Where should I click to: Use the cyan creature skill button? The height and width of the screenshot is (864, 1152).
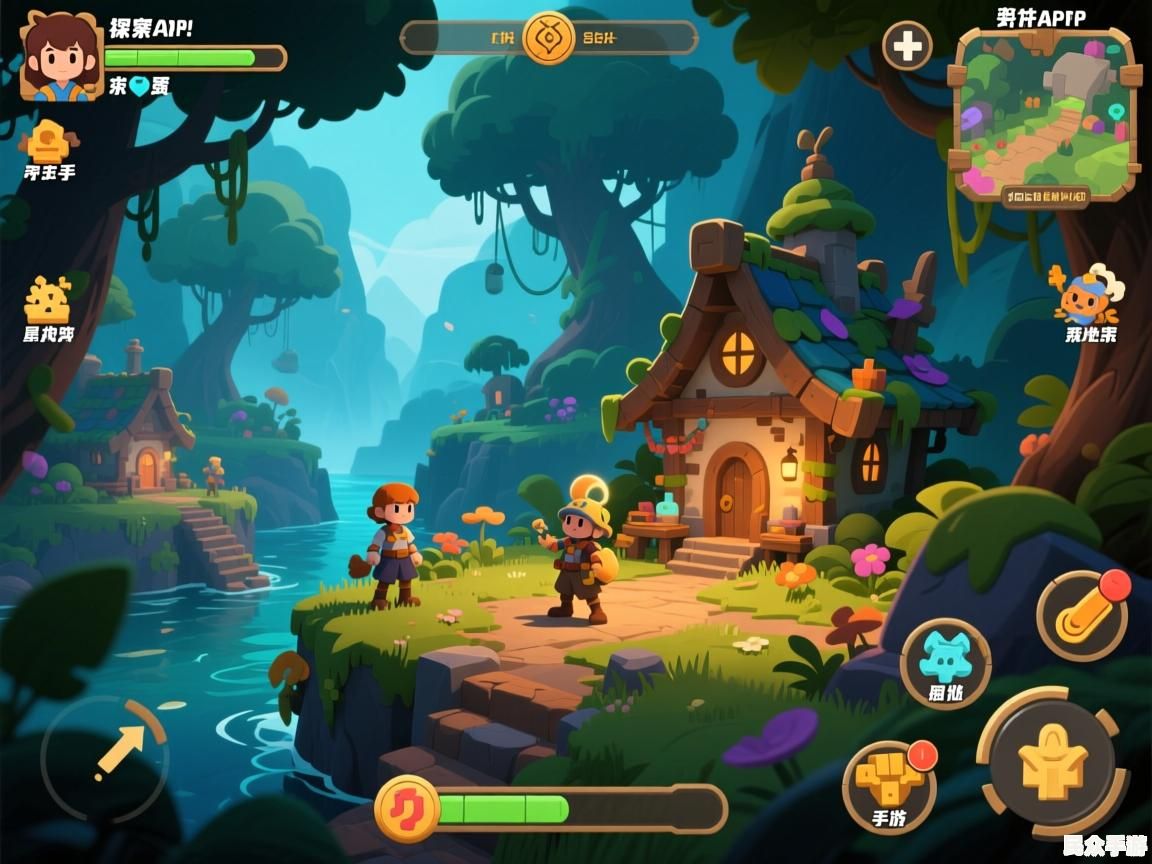[945, 661]
